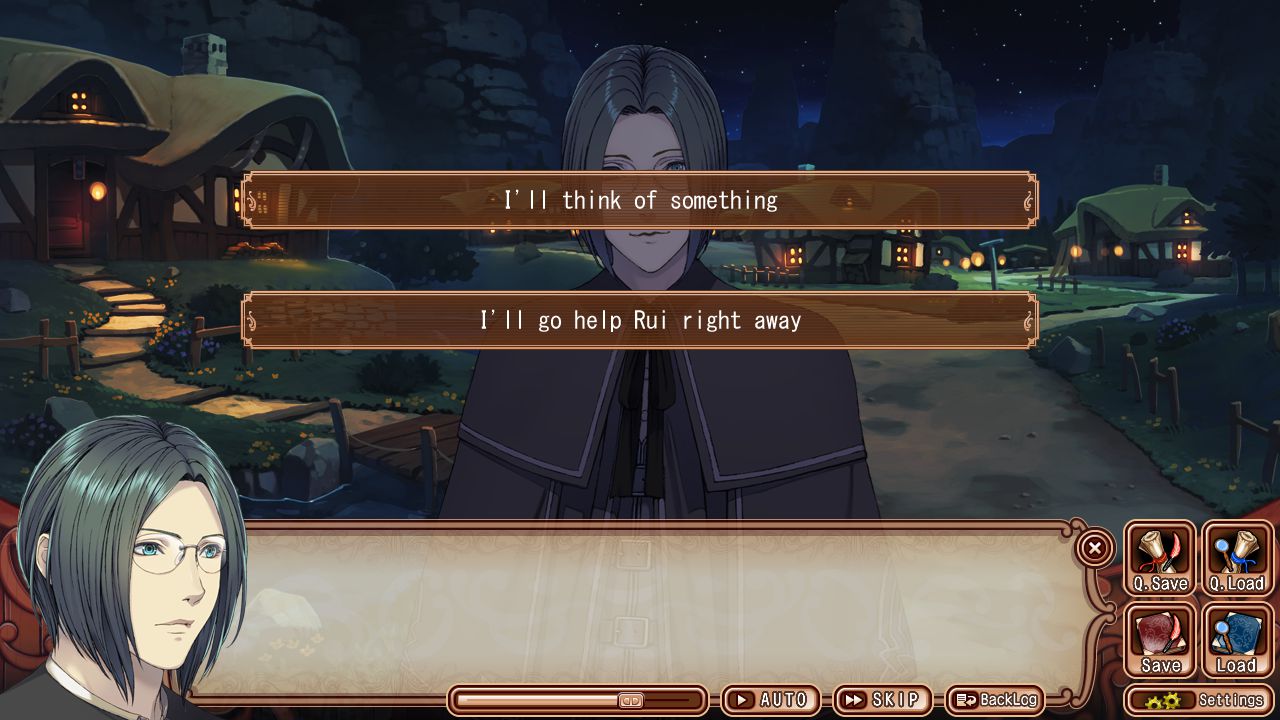This screenshot has width=1280, height=720.
Task: Open the Settings menu
Action: click(1200, 700)
